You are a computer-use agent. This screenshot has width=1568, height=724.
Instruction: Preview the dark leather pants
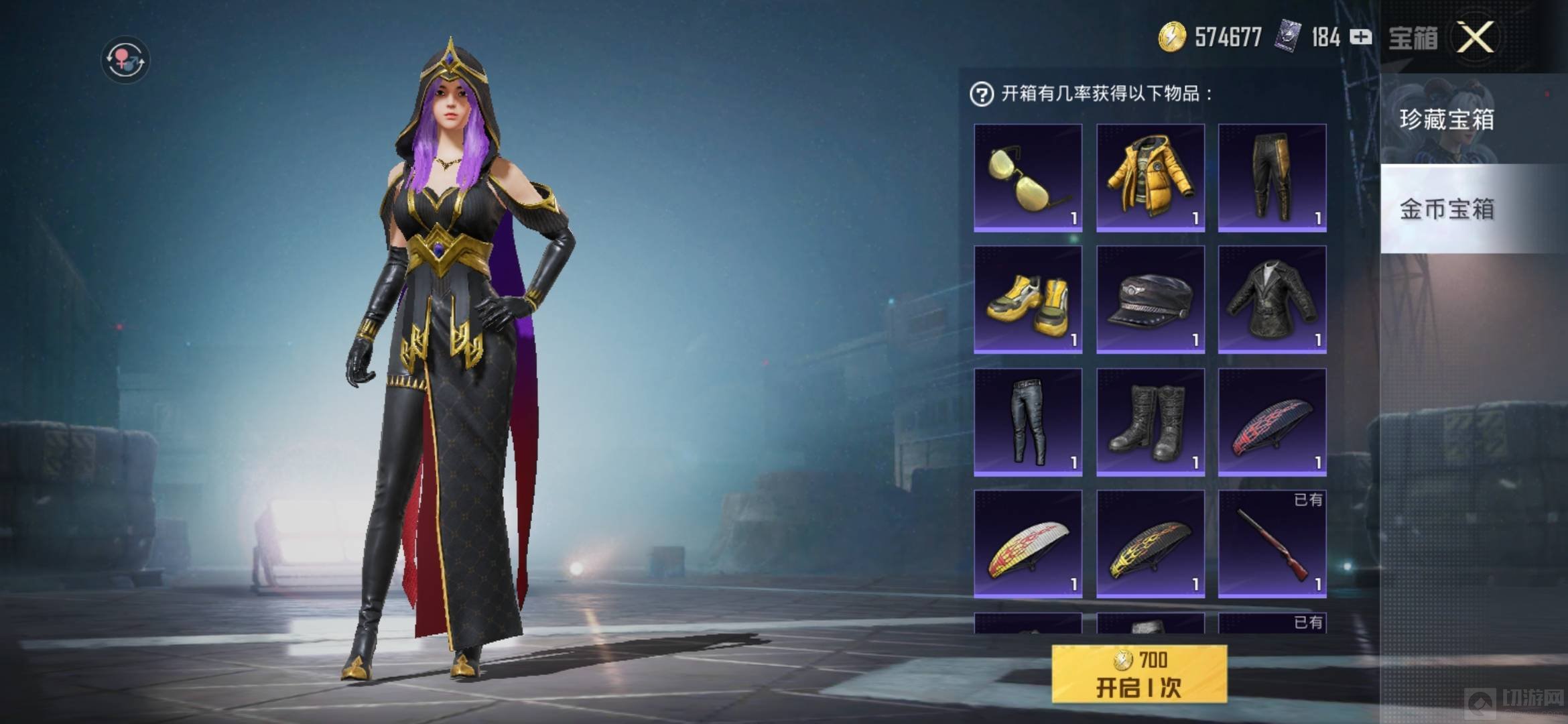pyautogui.click(x=1028, y=422)
